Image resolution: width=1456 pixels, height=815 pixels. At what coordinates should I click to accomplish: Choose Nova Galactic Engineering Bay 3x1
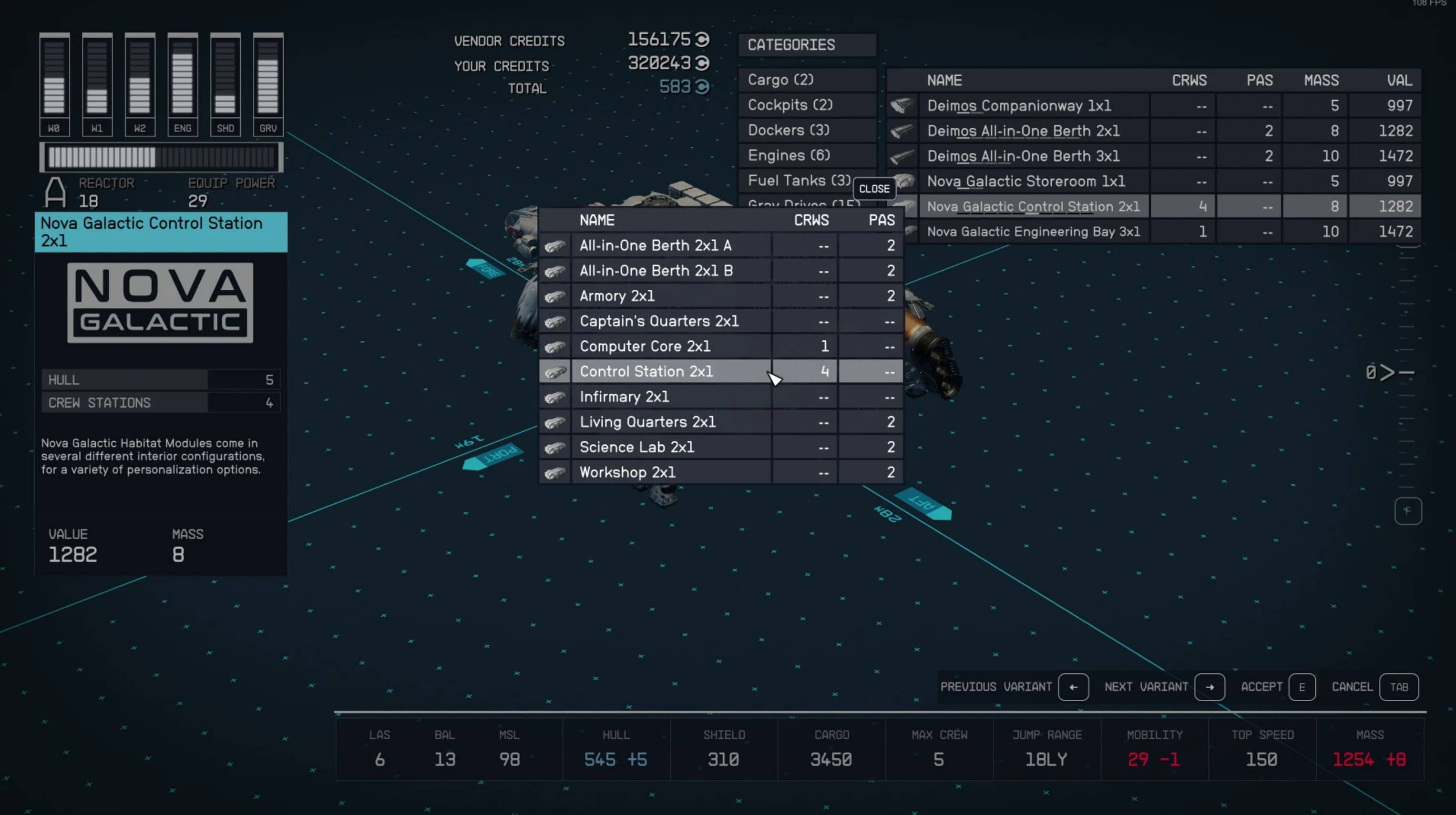[1033, 232]
